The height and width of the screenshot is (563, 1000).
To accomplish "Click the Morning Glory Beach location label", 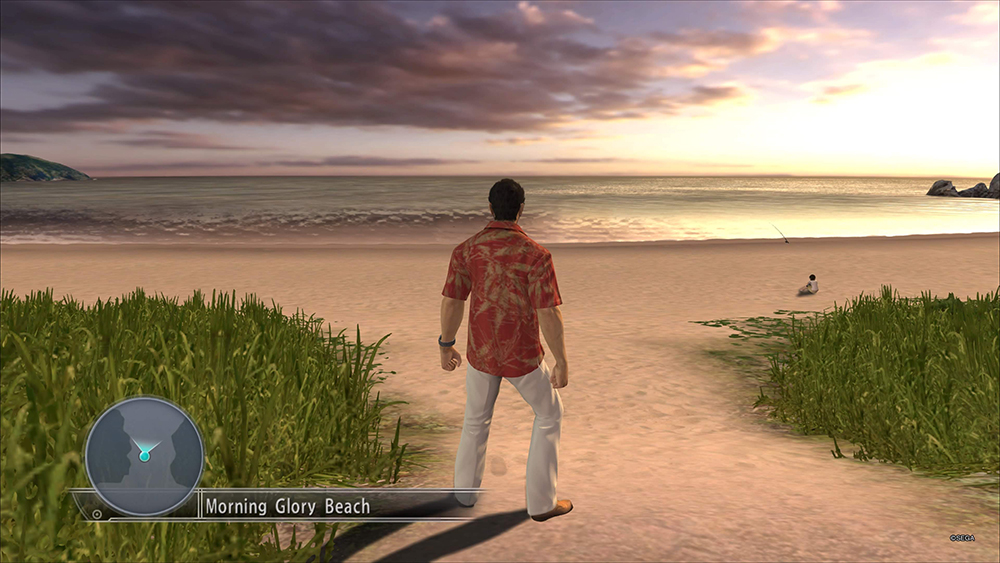I will [287, 506].
